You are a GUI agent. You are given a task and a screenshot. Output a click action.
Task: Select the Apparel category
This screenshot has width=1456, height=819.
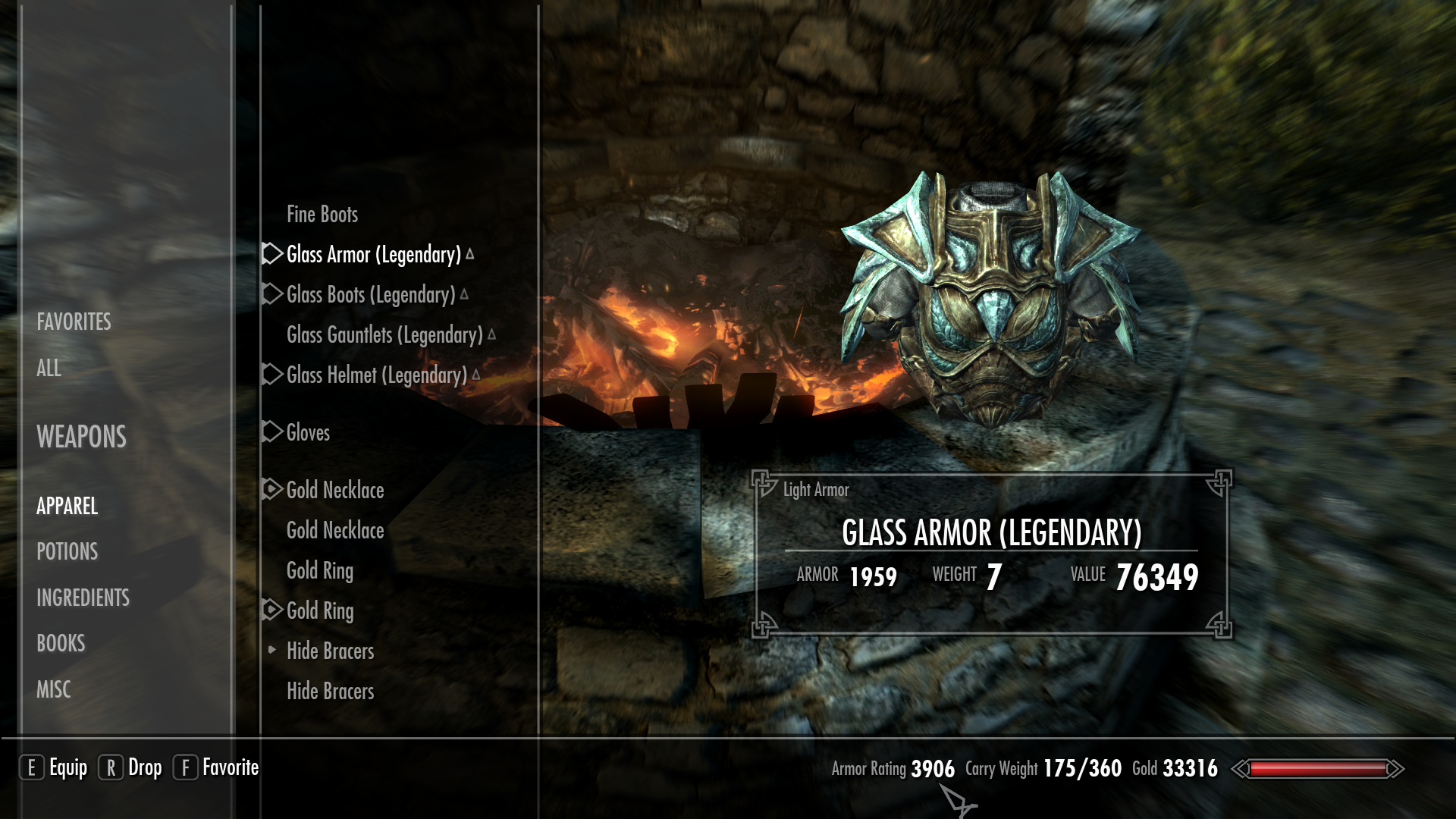coord(67,507)
